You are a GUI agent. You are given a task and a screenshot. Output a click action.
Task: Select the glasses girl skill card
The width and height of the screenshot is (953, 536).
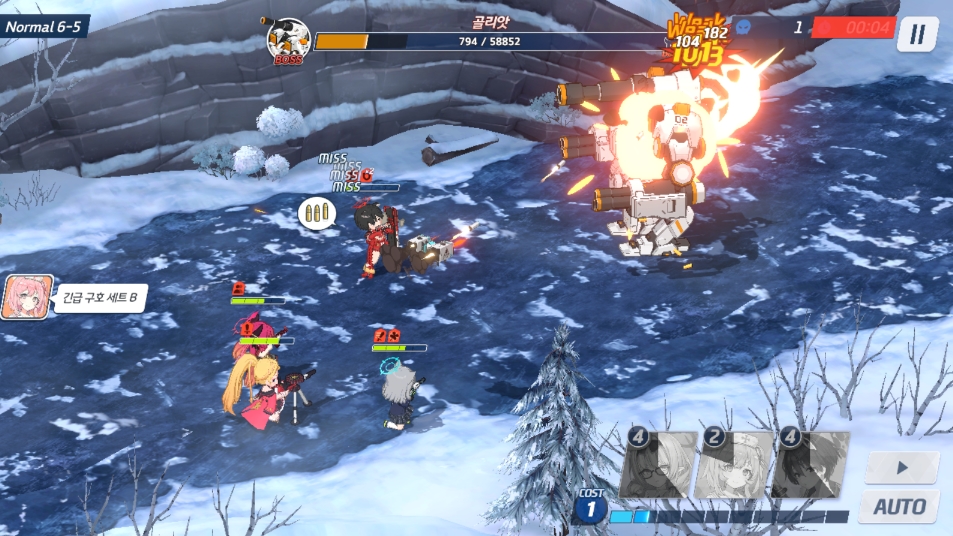pos(657,464)
